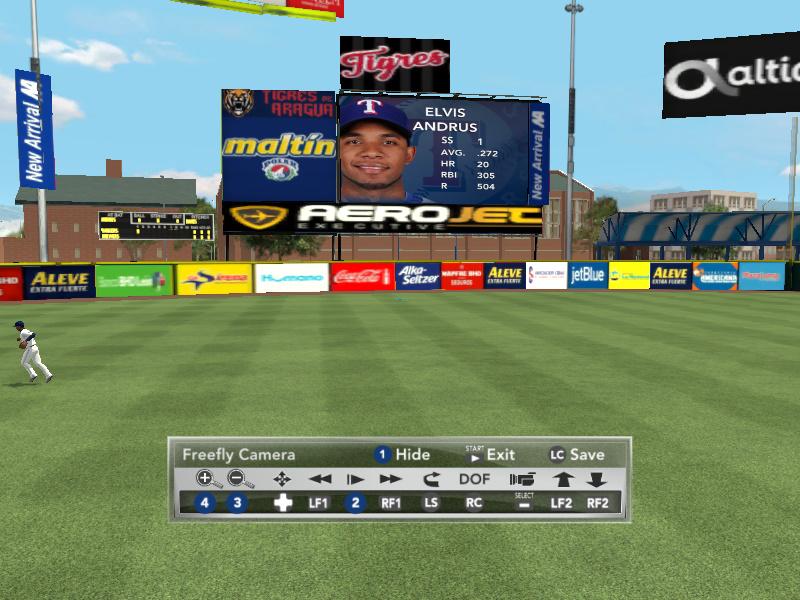Lower the camera with the down arrow
This screenshot has height=600, width=800.
pyautogui.click(x=597, y=479)
